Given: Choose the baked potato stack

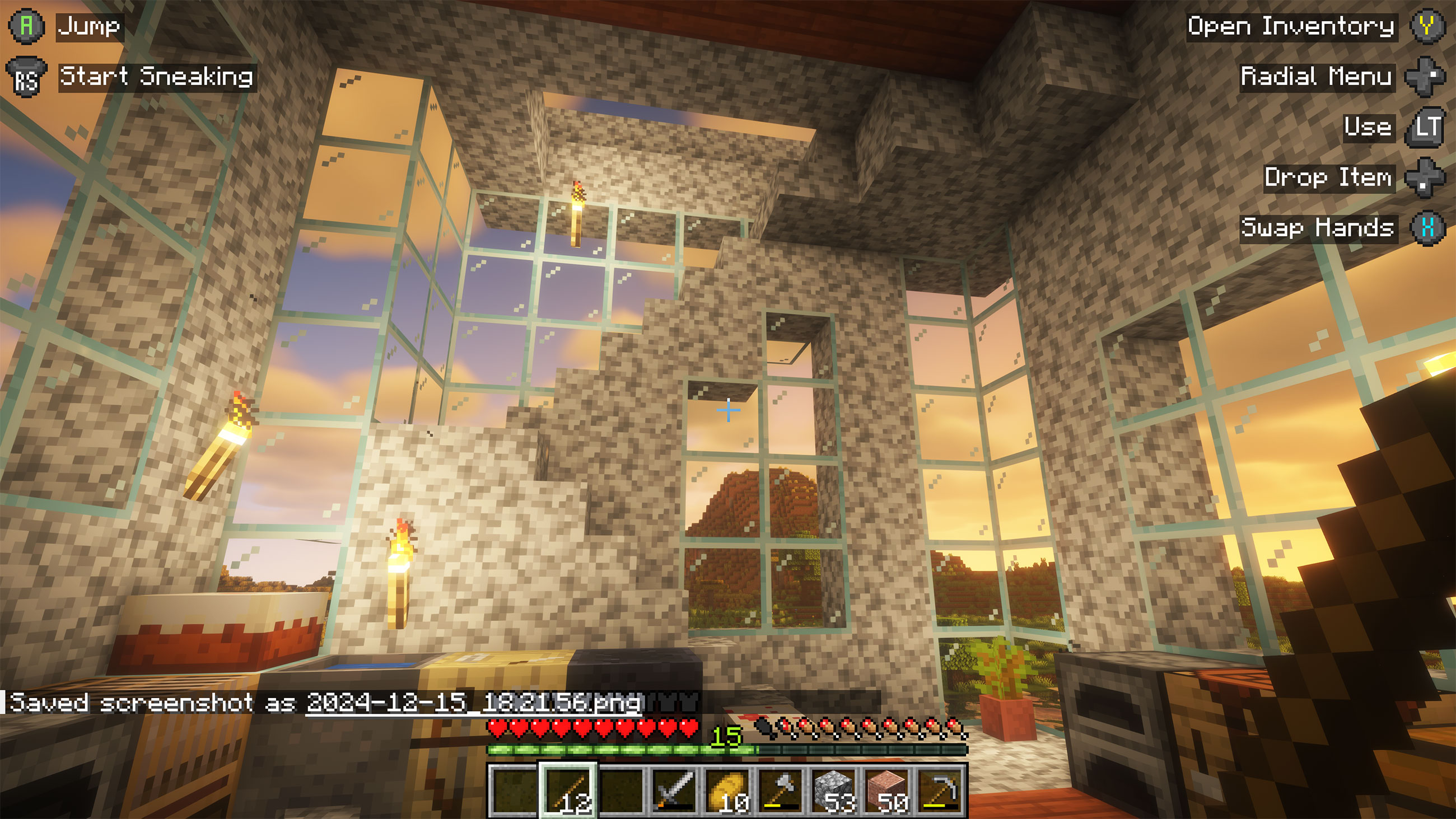Looking at the screenshot, I should (x=727, y=789).
